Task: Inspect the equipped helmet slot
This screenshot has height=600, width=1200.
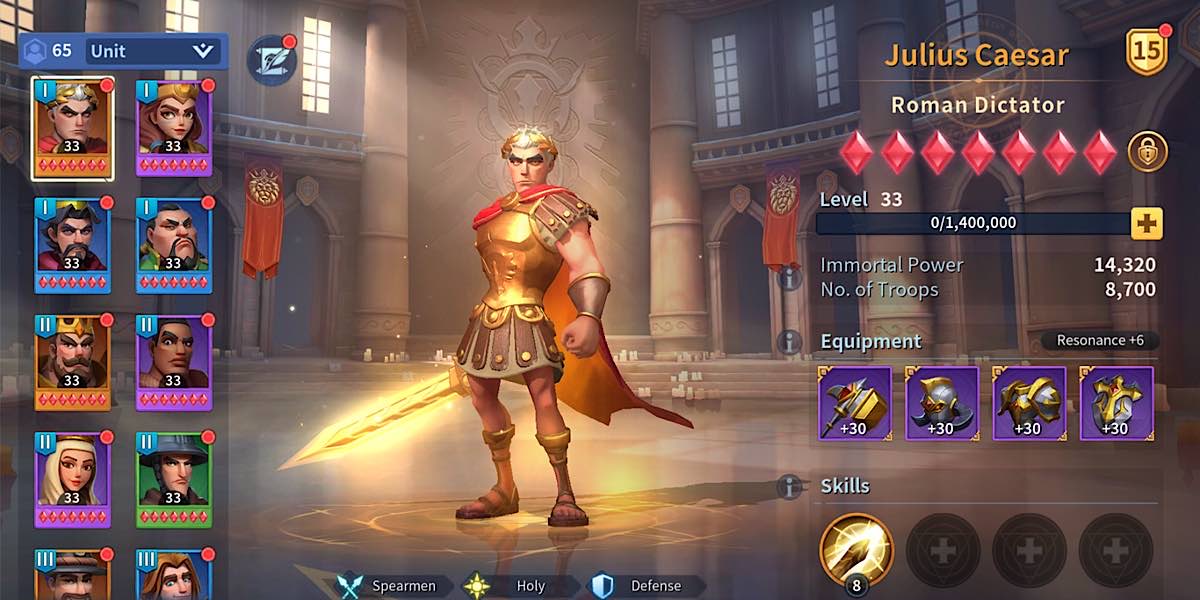Action: click(942, 403)
